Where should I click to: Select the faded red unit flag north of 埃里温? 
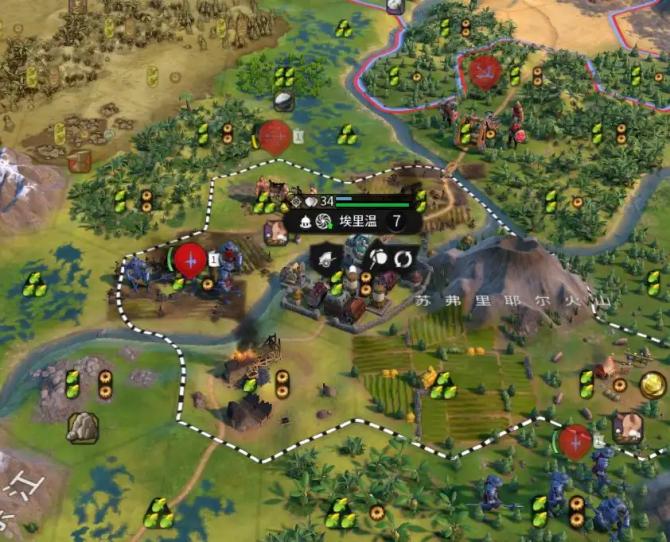[x=274, y=136]
